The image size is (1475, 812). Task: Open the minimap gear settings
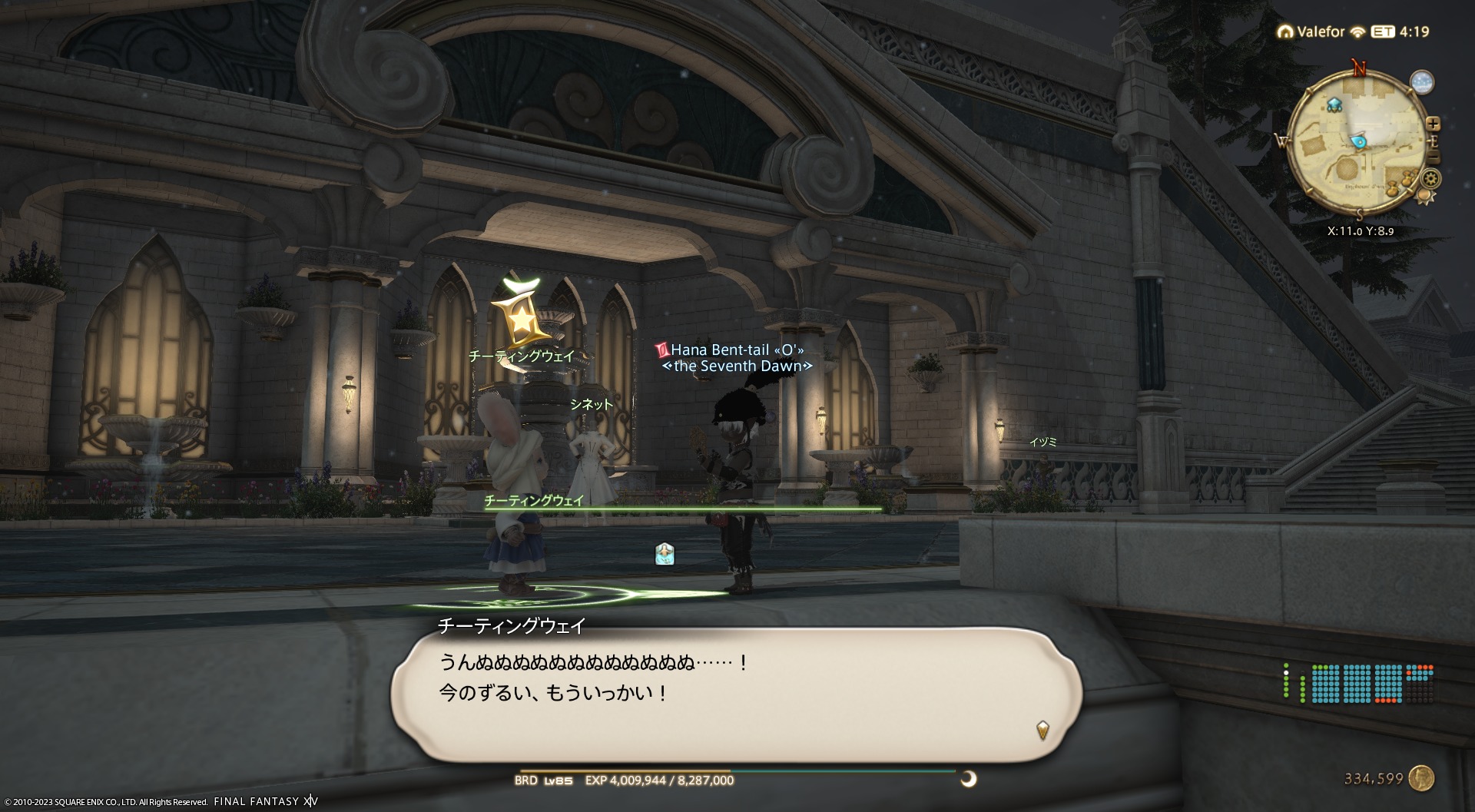[x=1430, y=179]
